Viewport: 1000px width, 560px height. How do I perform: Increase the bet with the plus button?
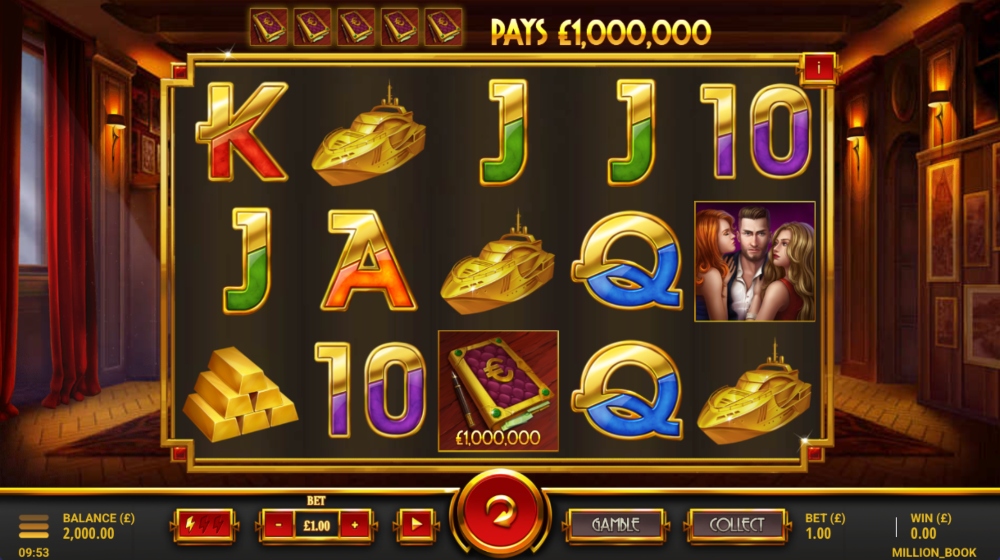[355, 524]
